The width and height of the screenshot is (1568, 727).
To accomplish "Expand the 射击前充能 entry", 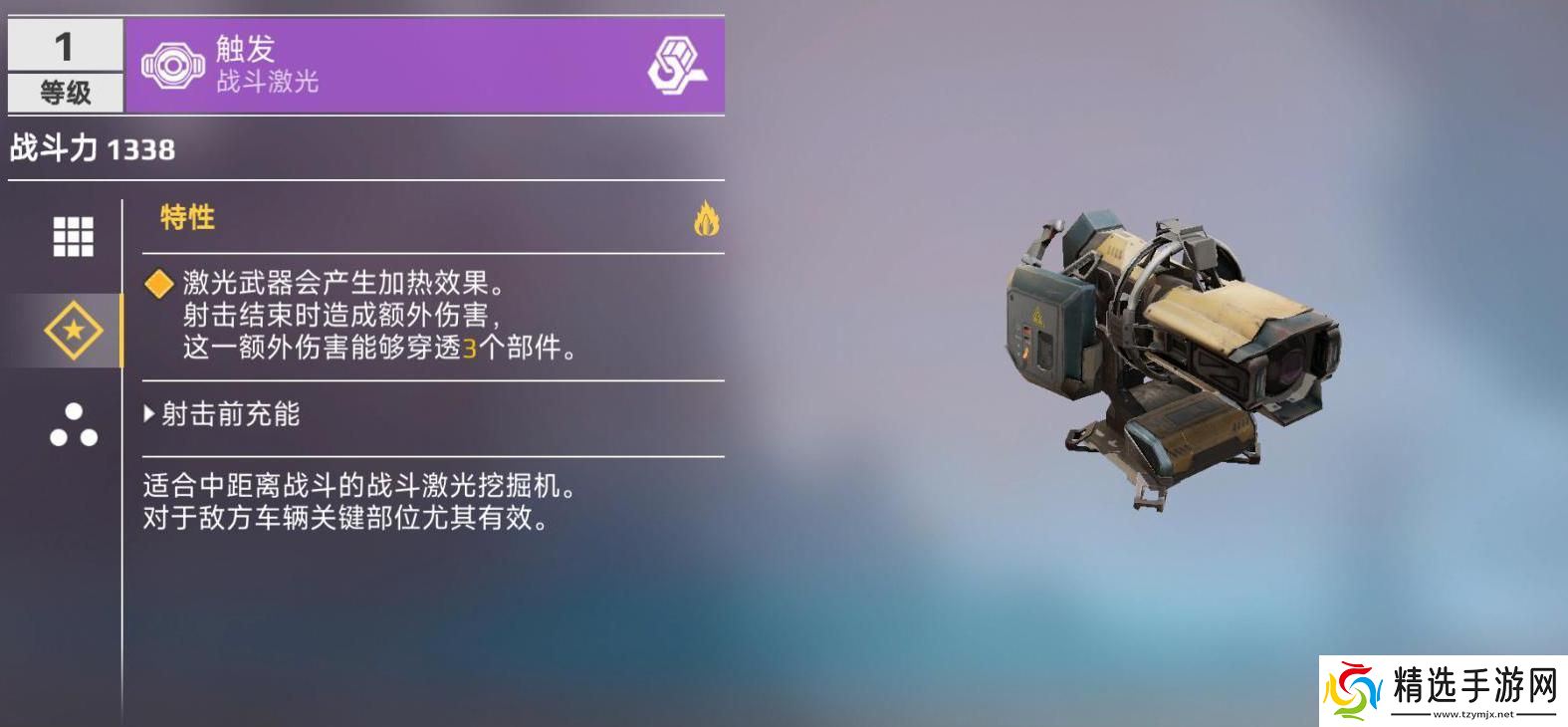I will pyautogui.click(x=222, y=414).
